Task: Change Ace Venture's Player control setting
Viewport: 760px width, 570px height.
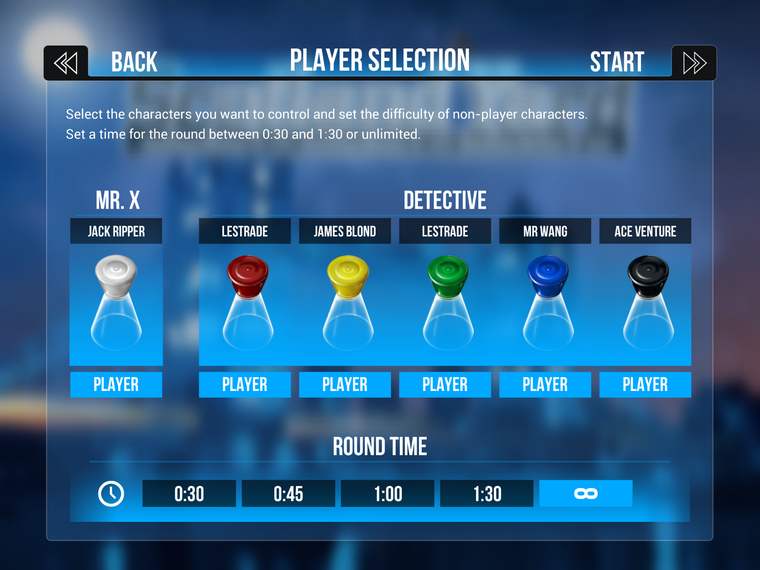Action: (x=645, y=384)
